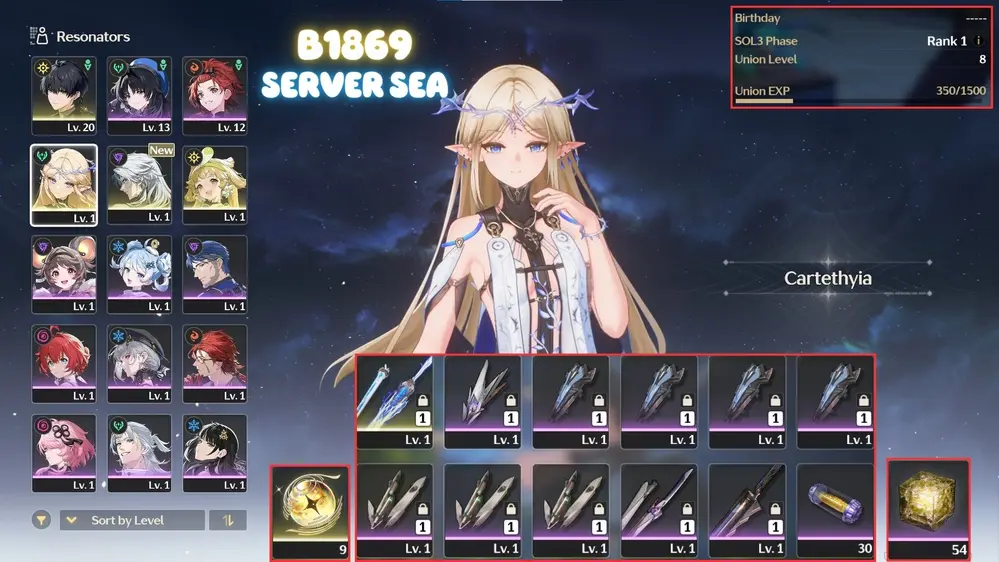Viewport: 999px width, 562px height.
Task: Choose the Lv. 13 resonator wearing a blue beret
Action: (x=139, y=95)
